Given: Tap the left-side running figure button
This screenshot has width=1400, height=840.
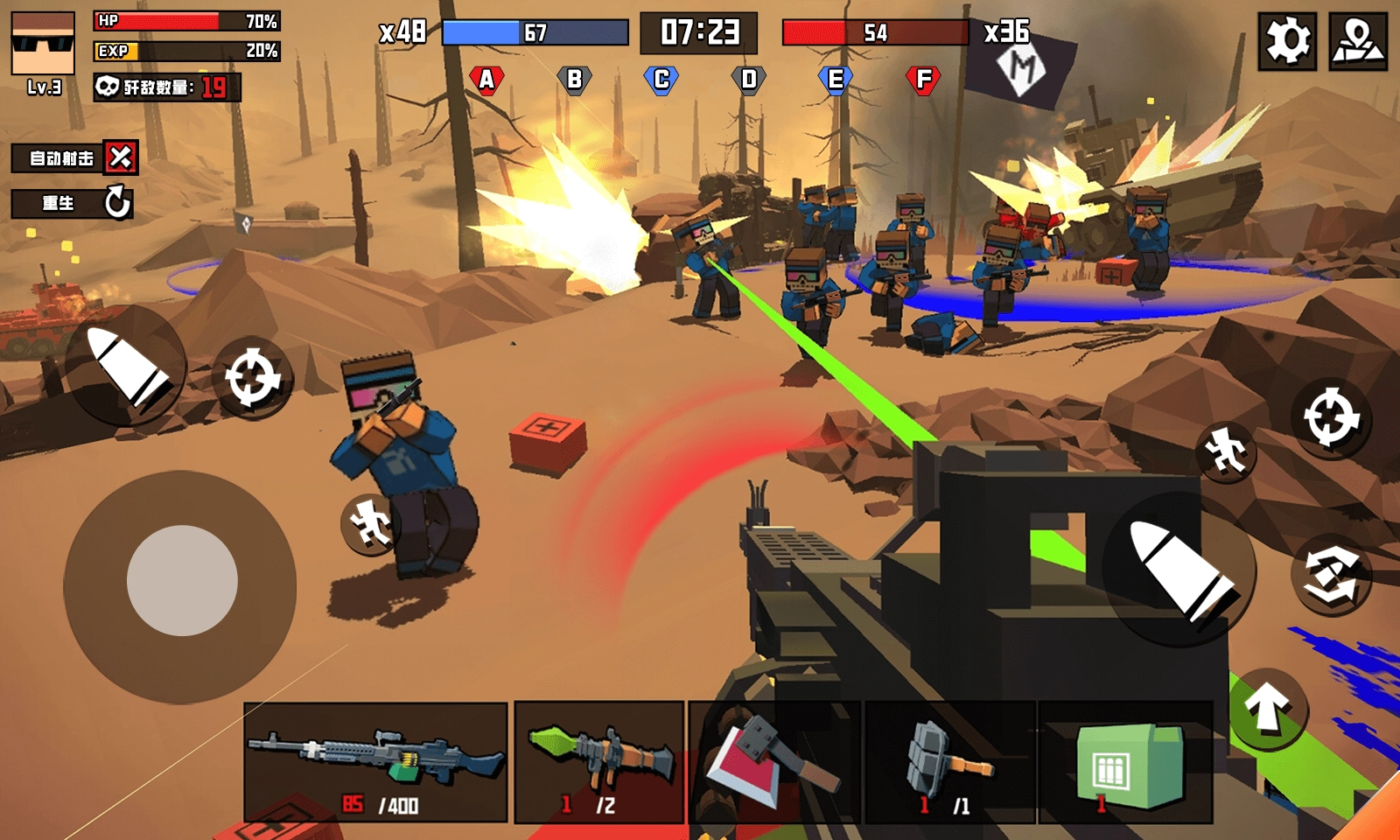Looking at the screenshot, I should (369, 524).
